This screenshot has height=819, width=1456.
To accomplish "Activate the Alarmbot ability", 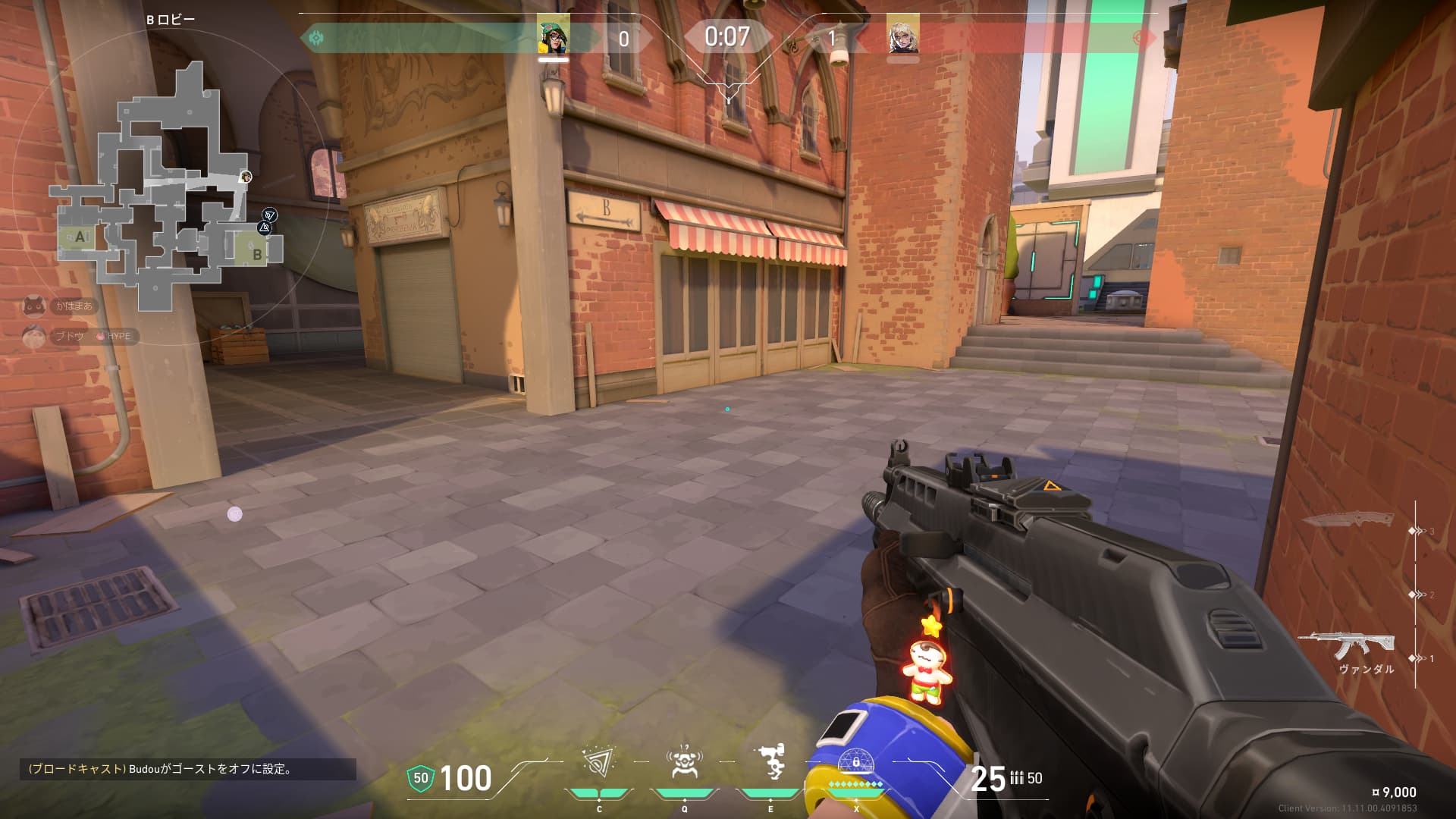I will point(684,764).
